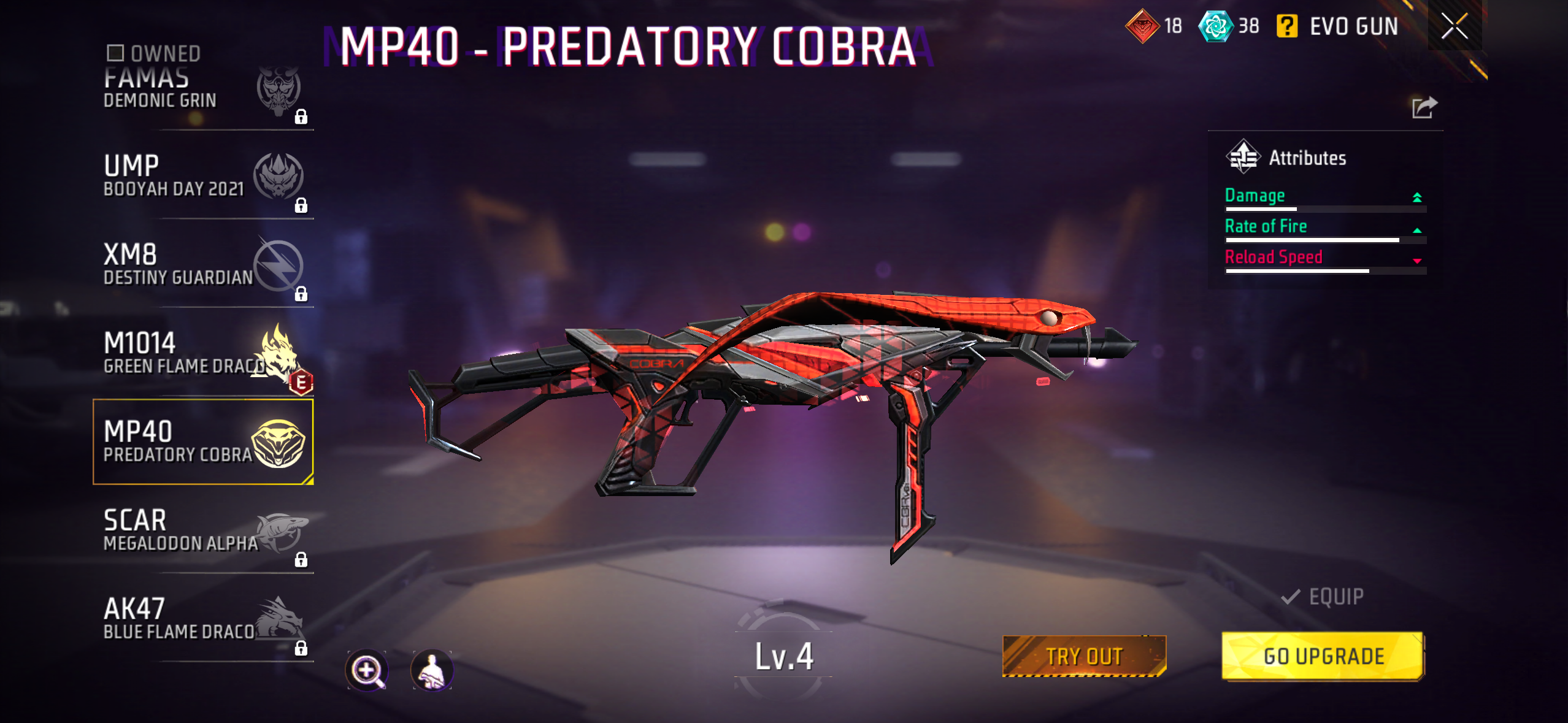Select the Famas Demonic Grin skin
1568x723 pixels.
click(x=202, y=92)
